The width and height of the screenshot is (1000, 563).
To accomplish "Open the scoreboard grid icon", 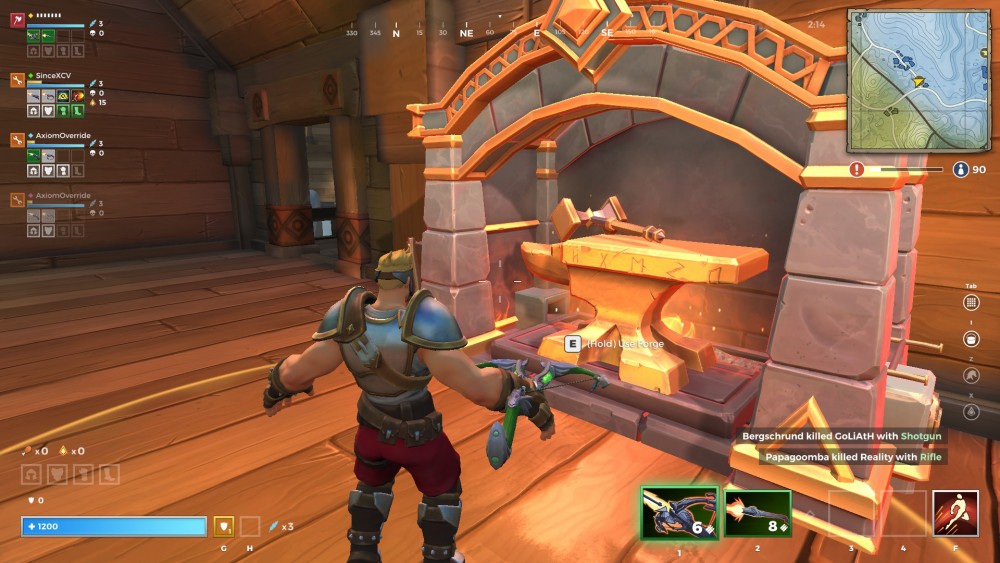I will coord(971,302).
